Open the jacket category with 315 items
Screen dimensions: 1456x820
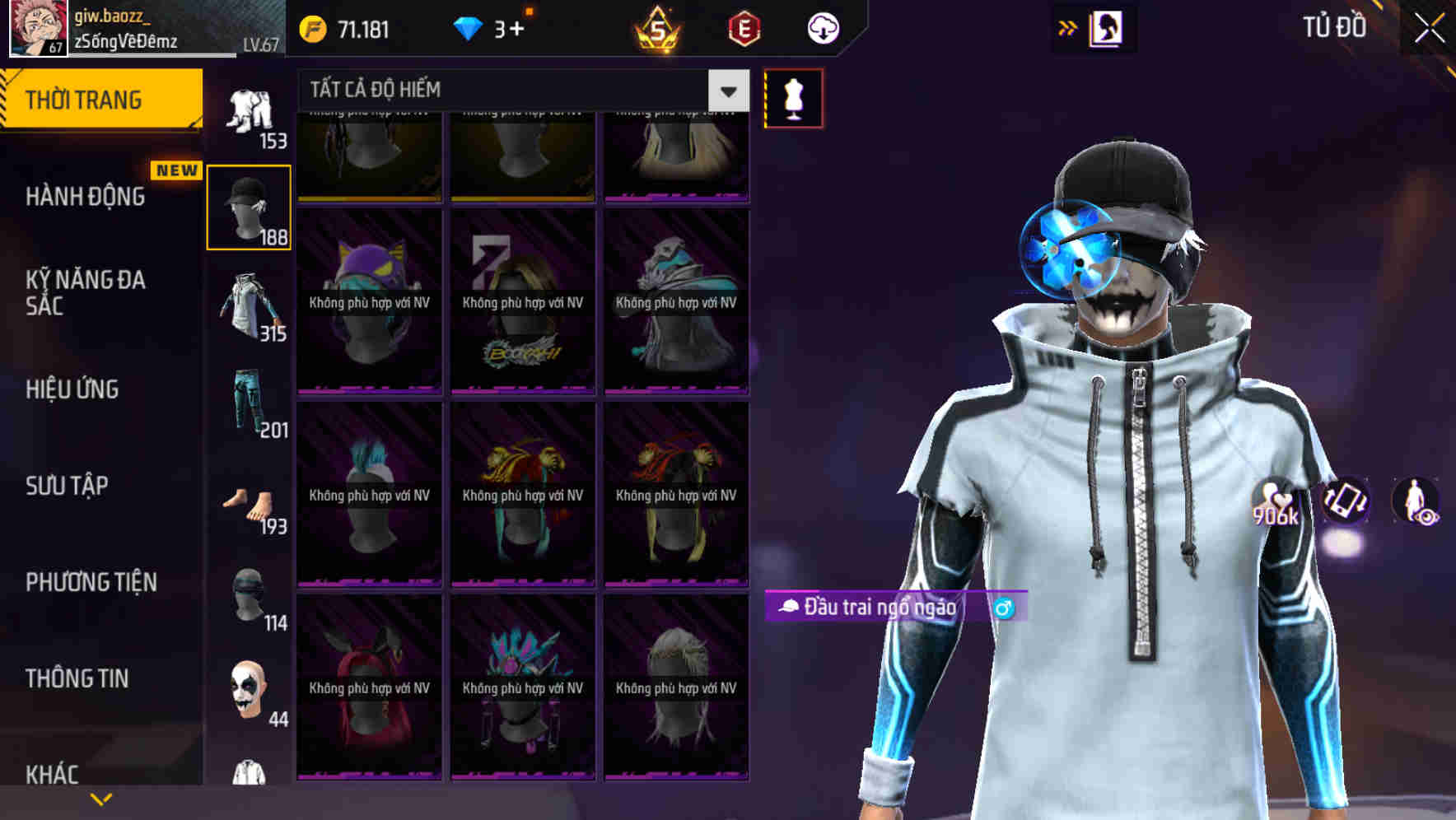coord(250,305)
